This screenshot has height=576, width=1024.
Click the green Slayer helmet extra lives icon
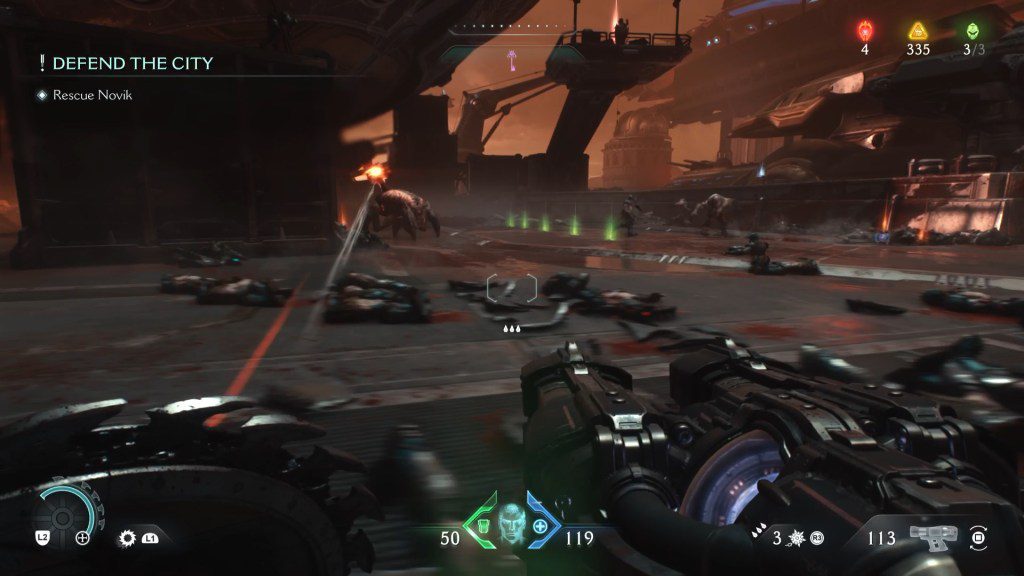click(x=971, y=30)
